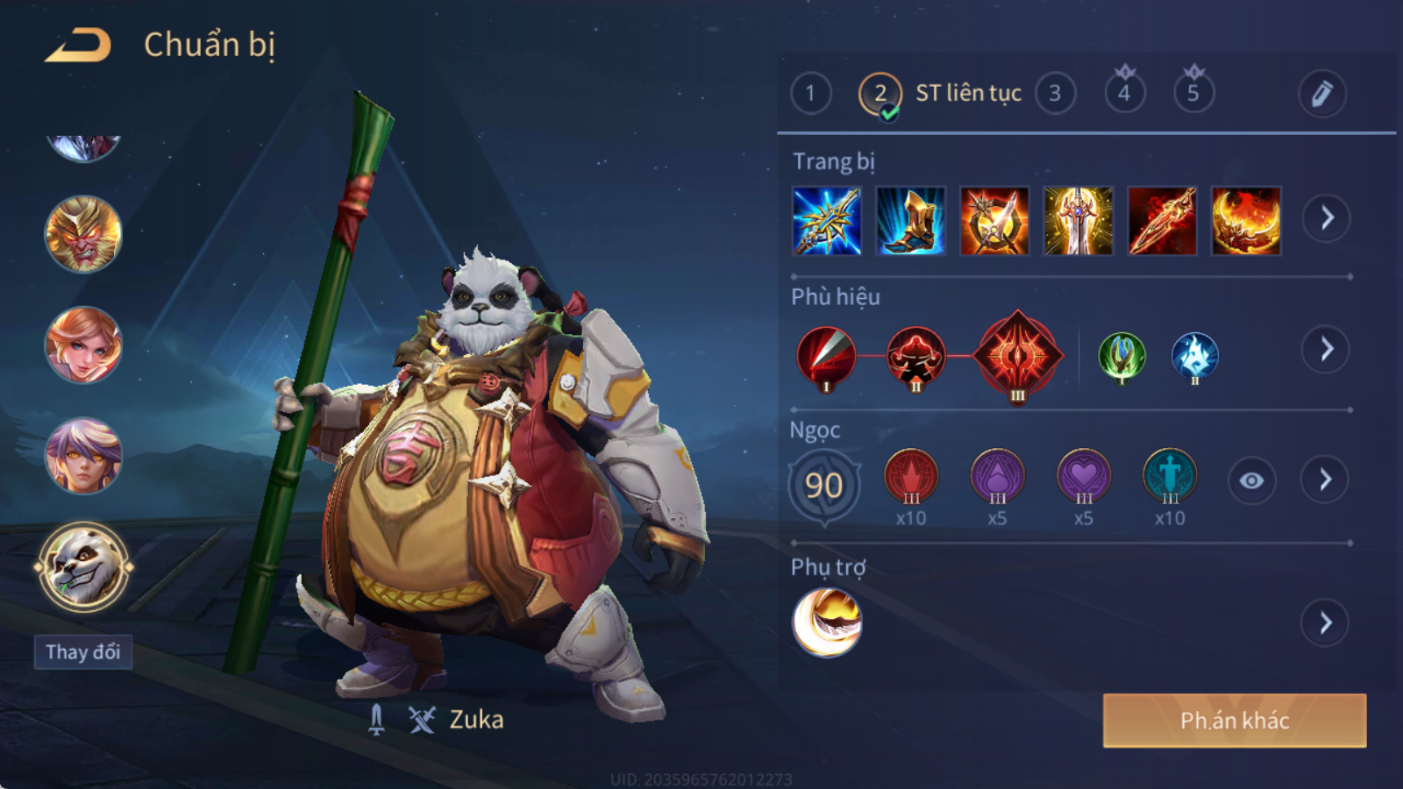Open the Ngọc rune section arrow
The width and height of the screenshot is (1403, 789).
click(1325, 481)
